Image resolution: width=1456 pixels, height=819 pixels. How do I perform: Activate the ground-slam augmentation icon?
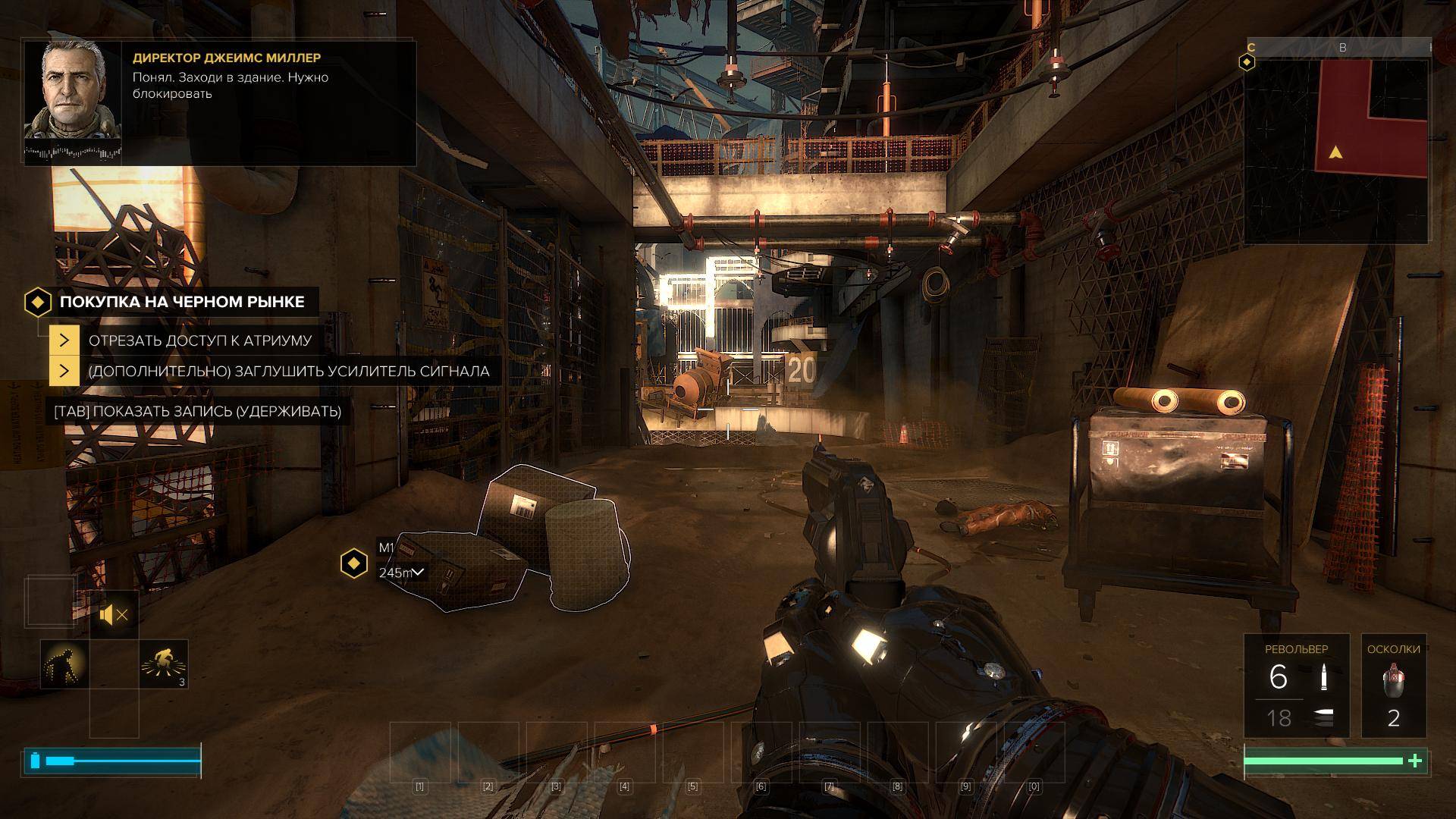(x=164, y=664)
